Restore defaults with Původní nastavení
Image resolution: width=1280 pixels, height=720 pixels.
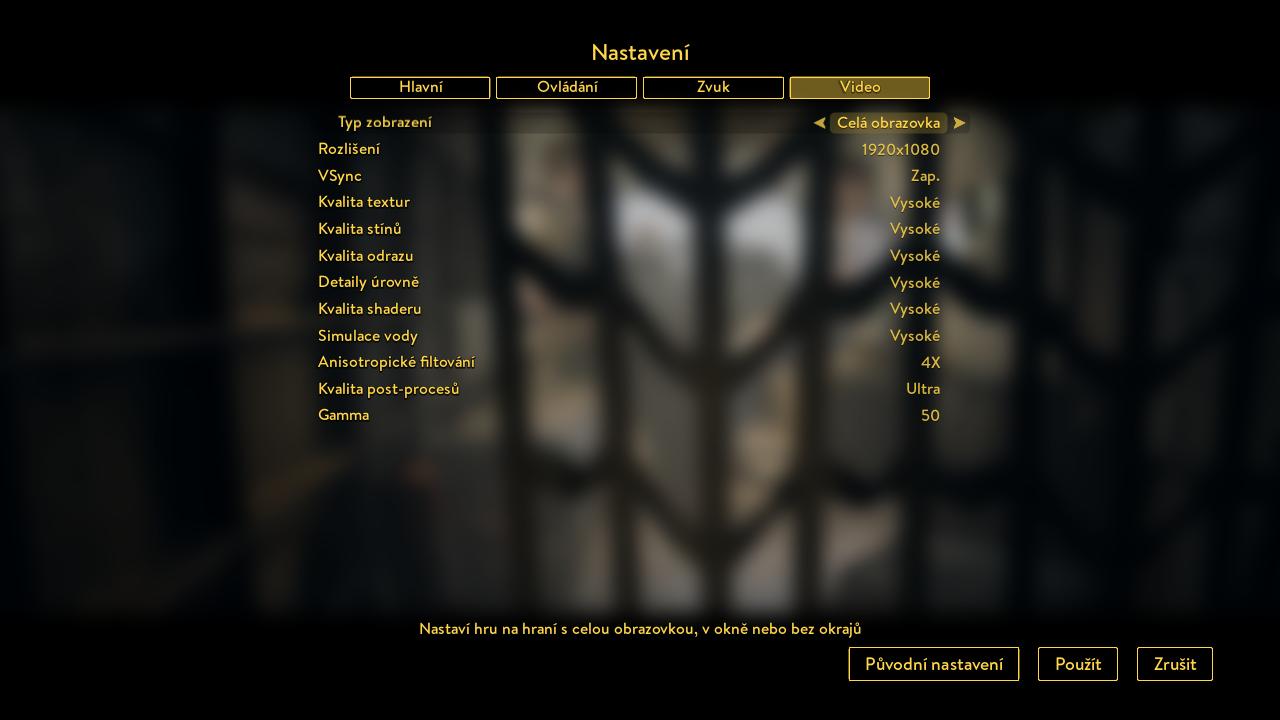[x=933, y=664]
